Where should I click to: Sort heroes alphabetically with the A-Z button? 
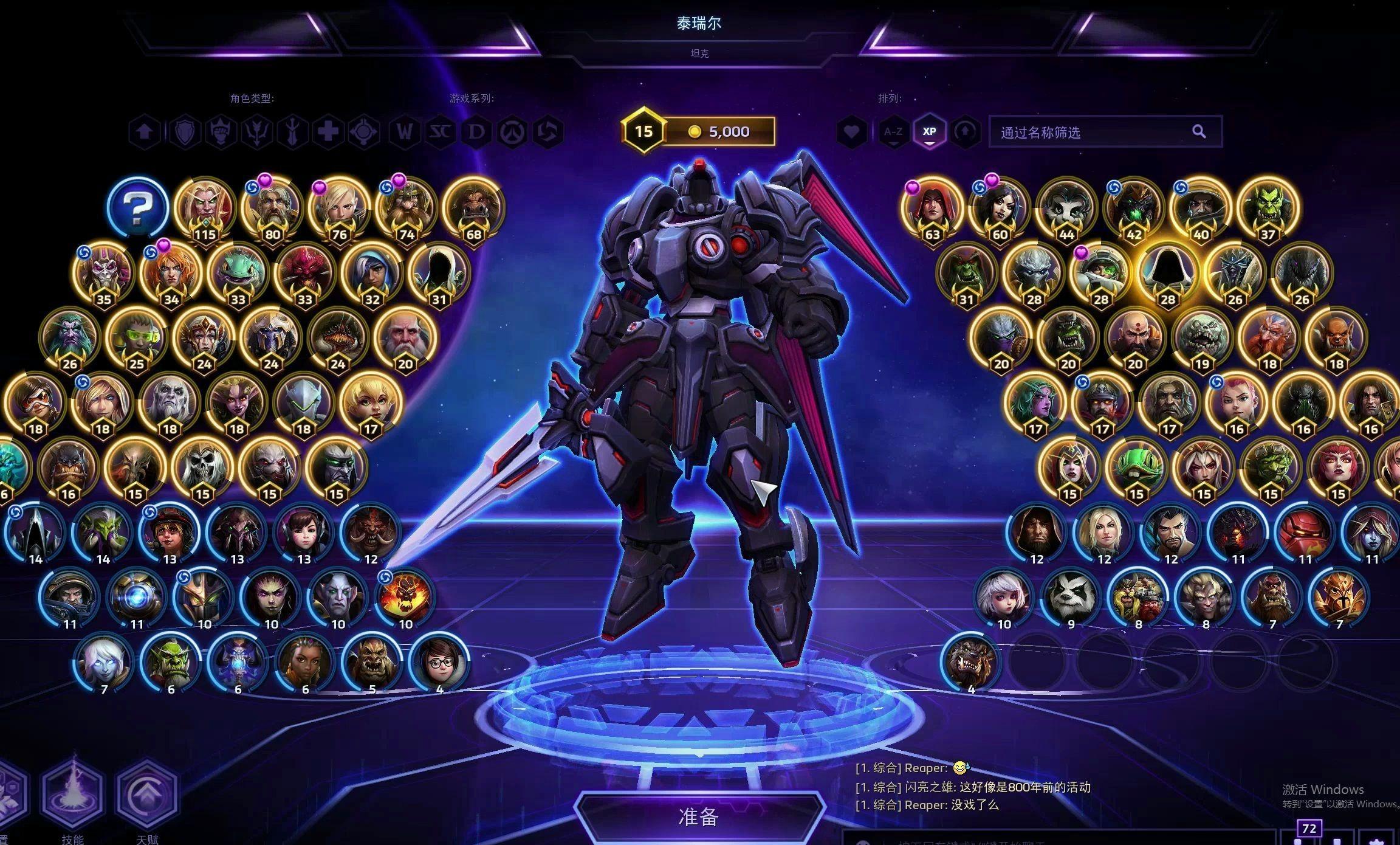coord(893,131)
